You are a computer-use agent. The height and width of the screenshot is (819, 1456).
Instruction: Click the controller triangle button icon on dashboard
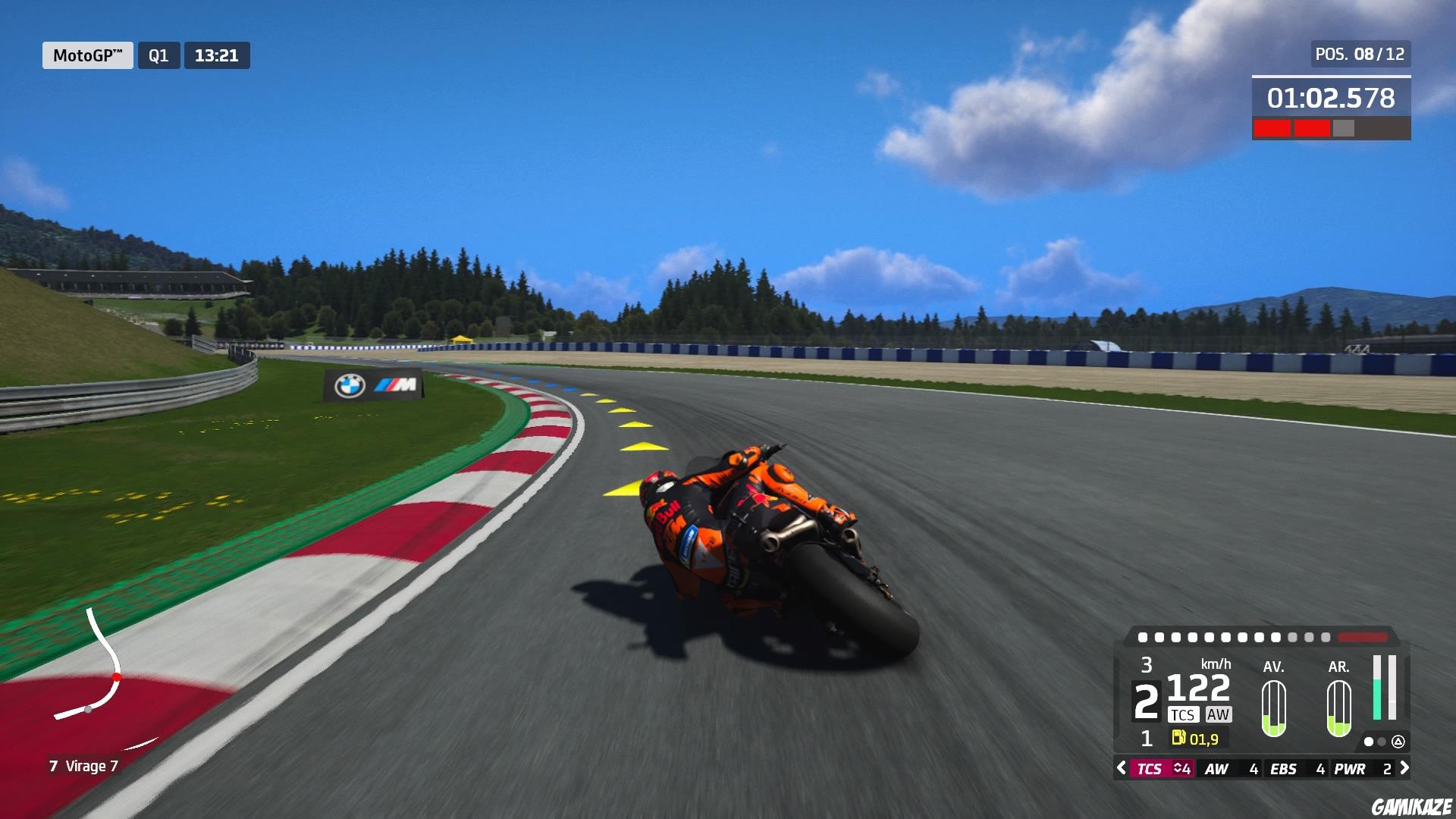click(x=1398, y=742)
